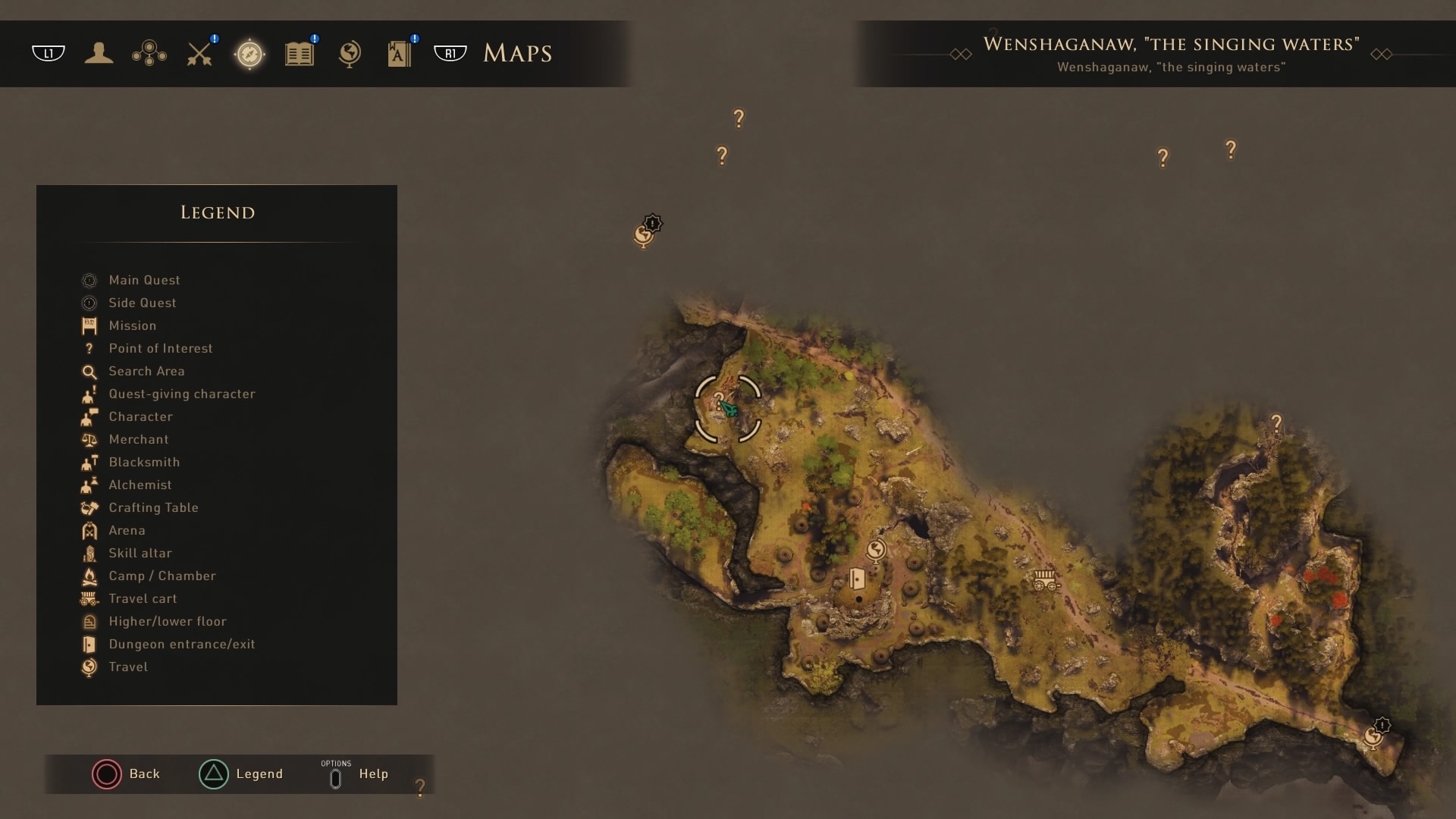Click the Side Quest entry in the Legend
The width and height of the screenshot is (1456, 819).
pos(143,303)
